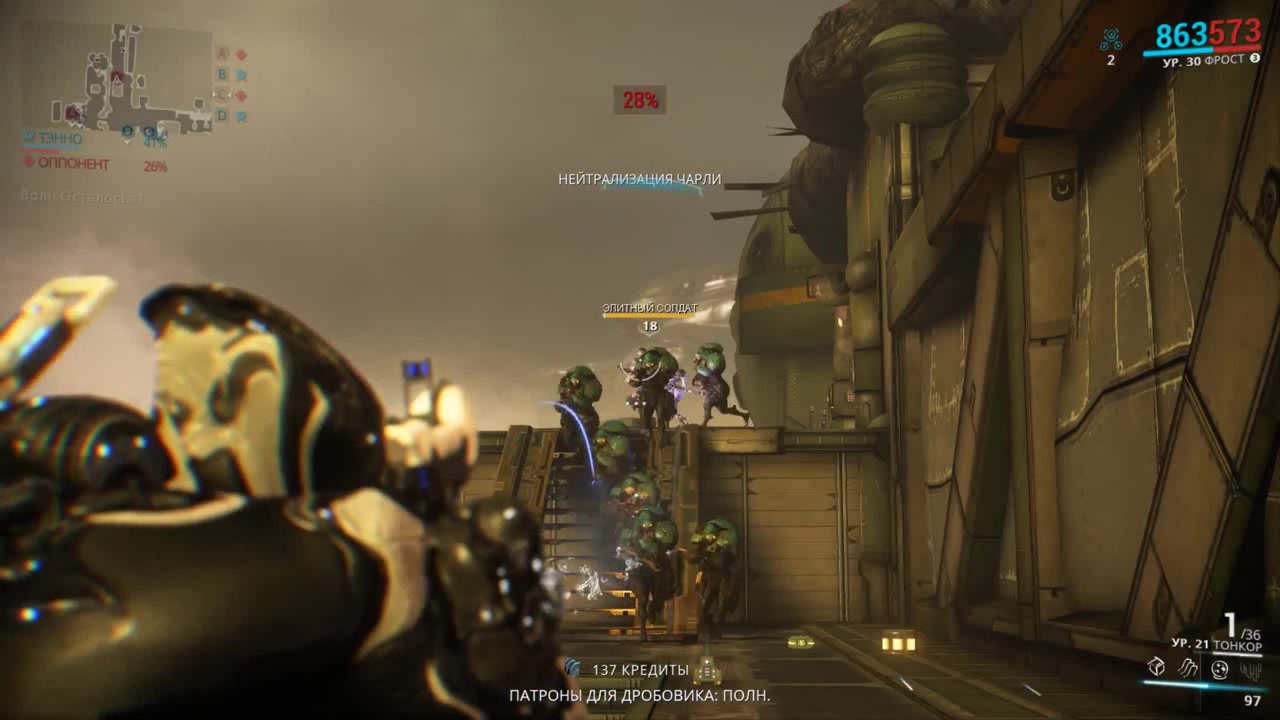Viewport: 1280px width, 720px height.
Task: Activate Frost's Freeze ice block ability
Action: click(1156, 667)
